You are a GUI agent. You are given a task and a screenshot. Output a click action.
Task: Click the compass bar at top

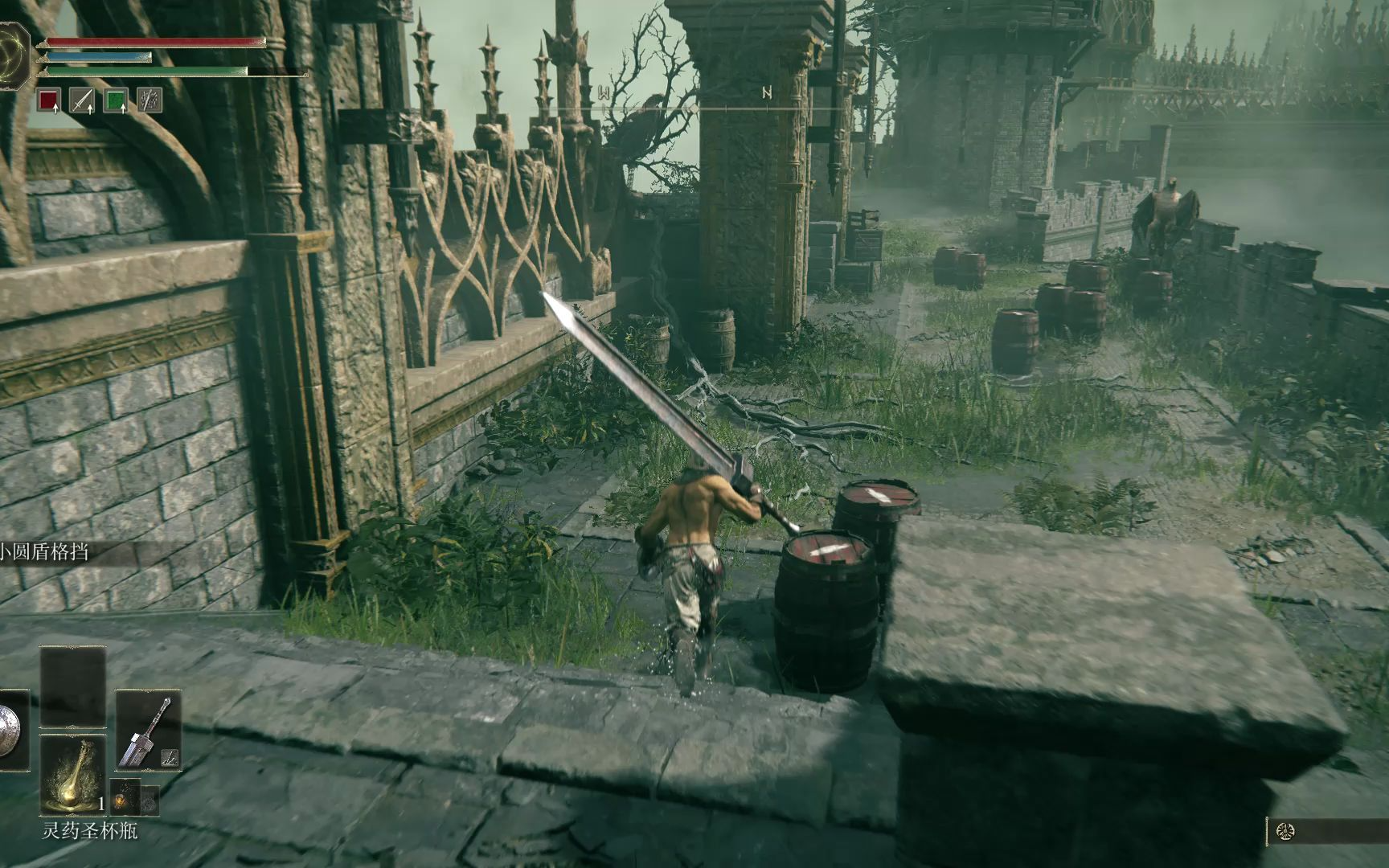click(691, 106)
